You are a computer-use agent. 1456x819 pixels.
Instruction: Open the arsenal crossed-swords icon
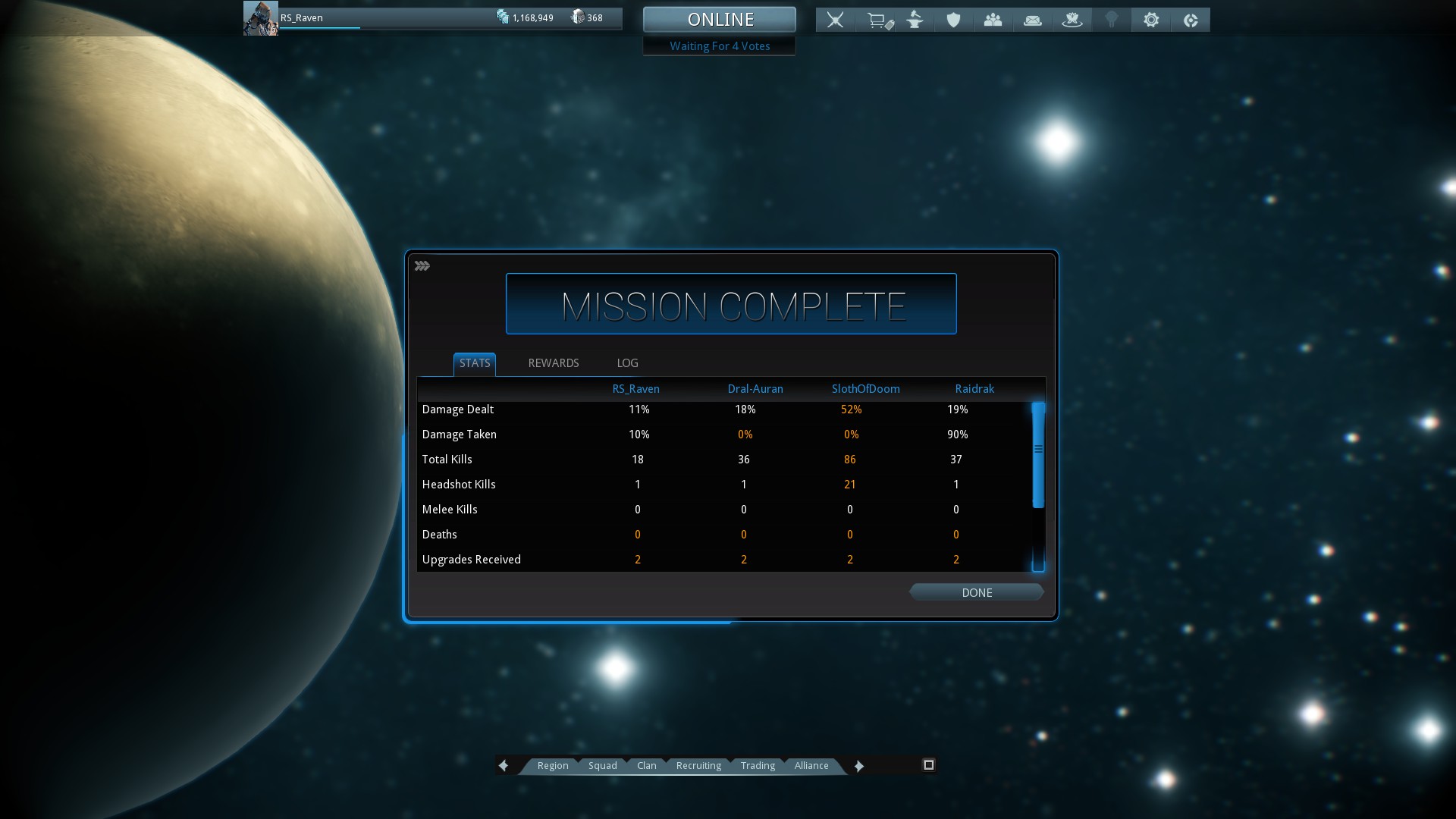pyautogui.click(x=835, y=20)
